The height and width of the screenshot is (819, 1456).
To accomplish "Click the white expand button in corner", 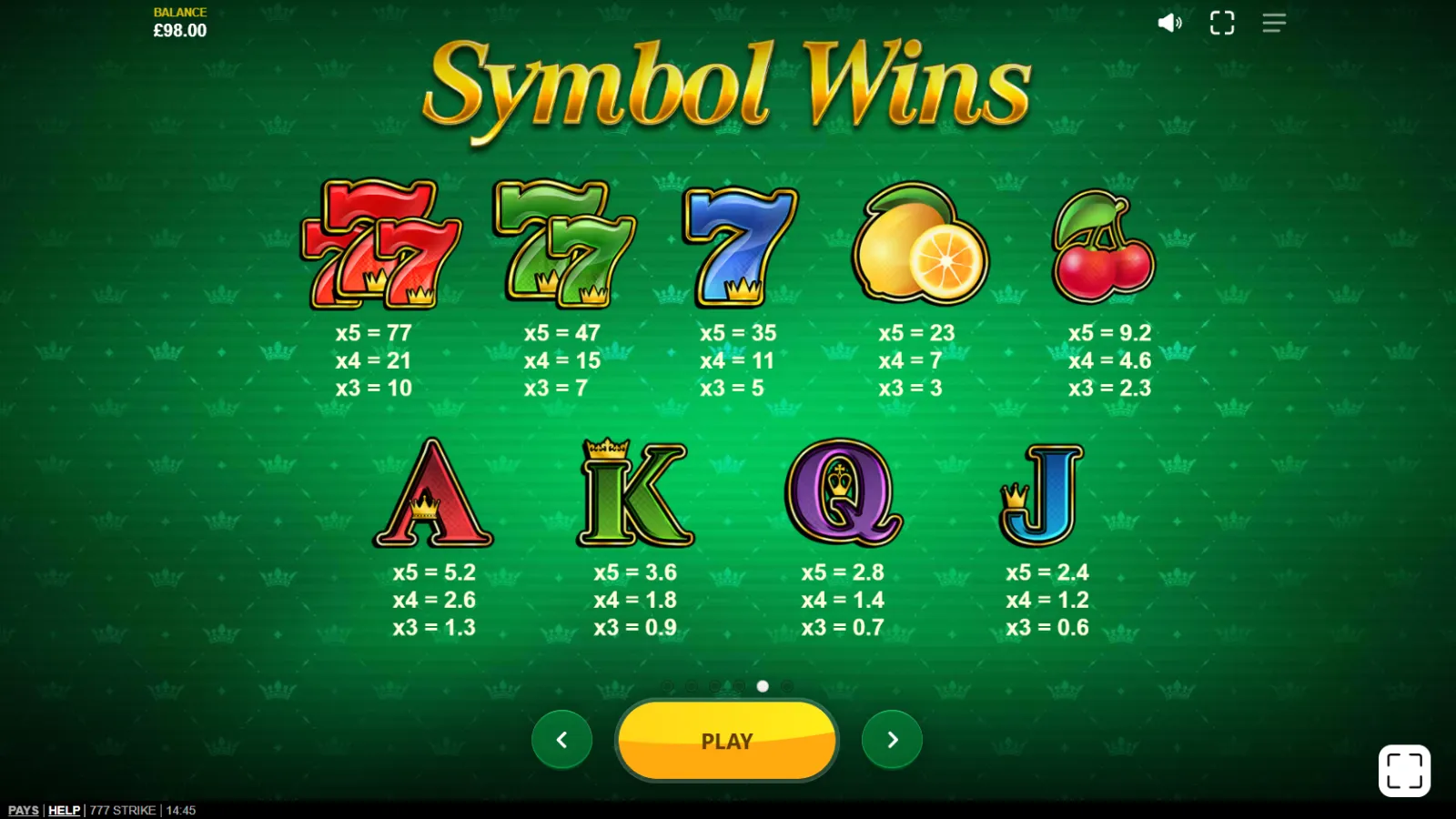I will point(1404,771).
